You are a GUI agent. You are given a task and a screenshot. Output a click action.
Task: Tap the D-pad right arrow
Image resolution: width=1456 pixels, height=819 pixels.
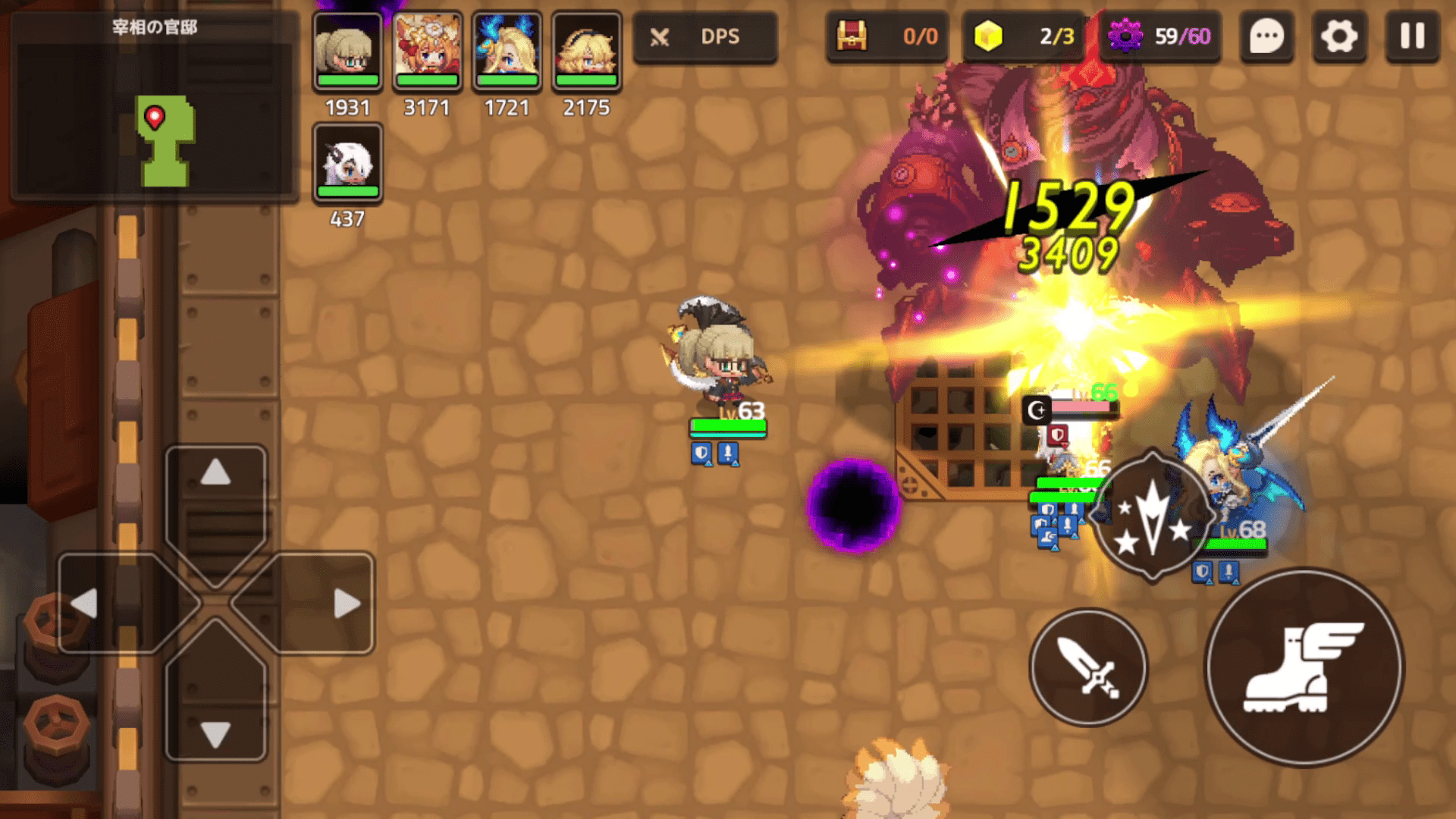click(x=346, y=604)
